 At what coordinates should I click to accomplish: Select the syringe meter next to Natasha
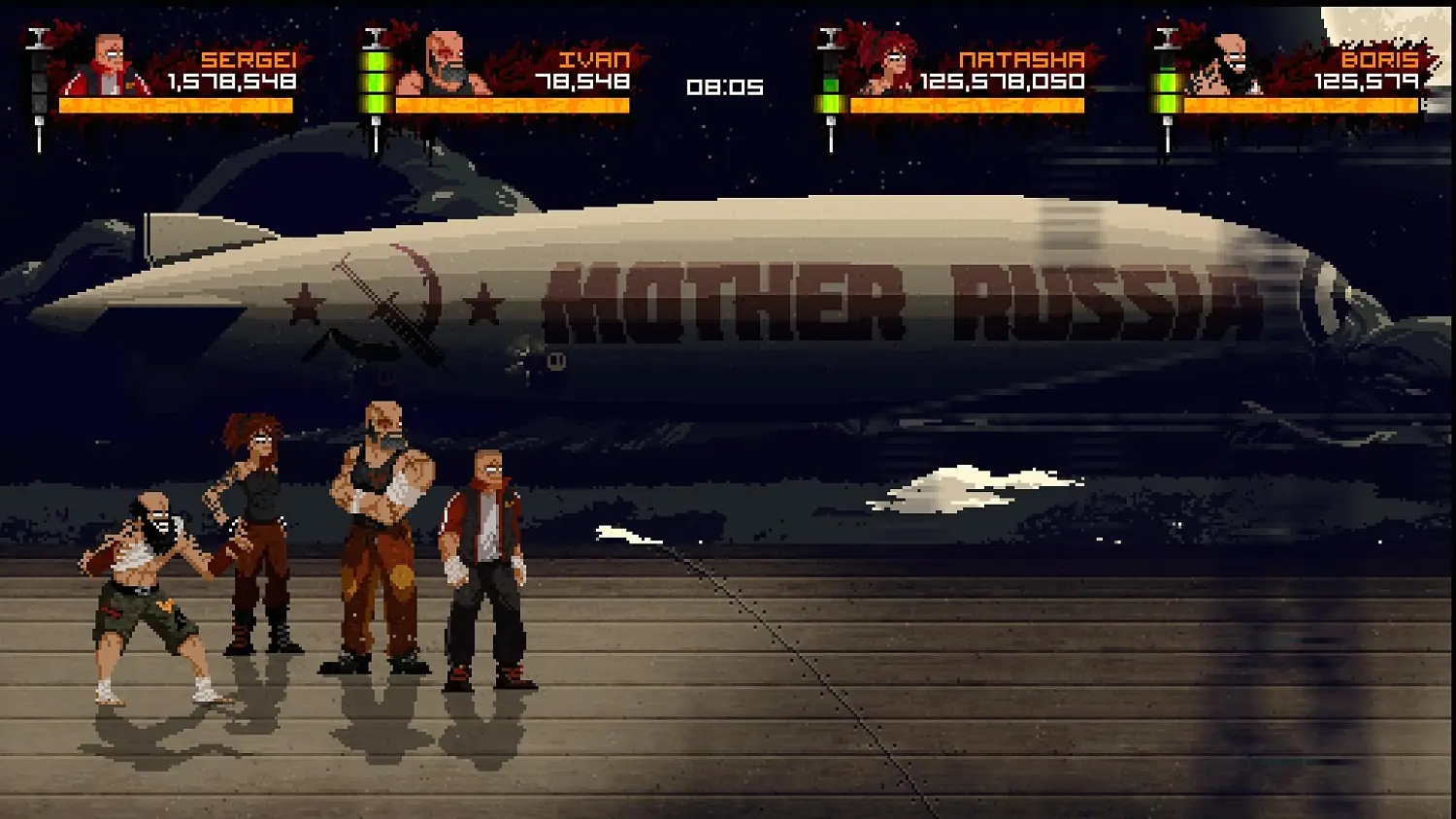click(x=830, y=82)
